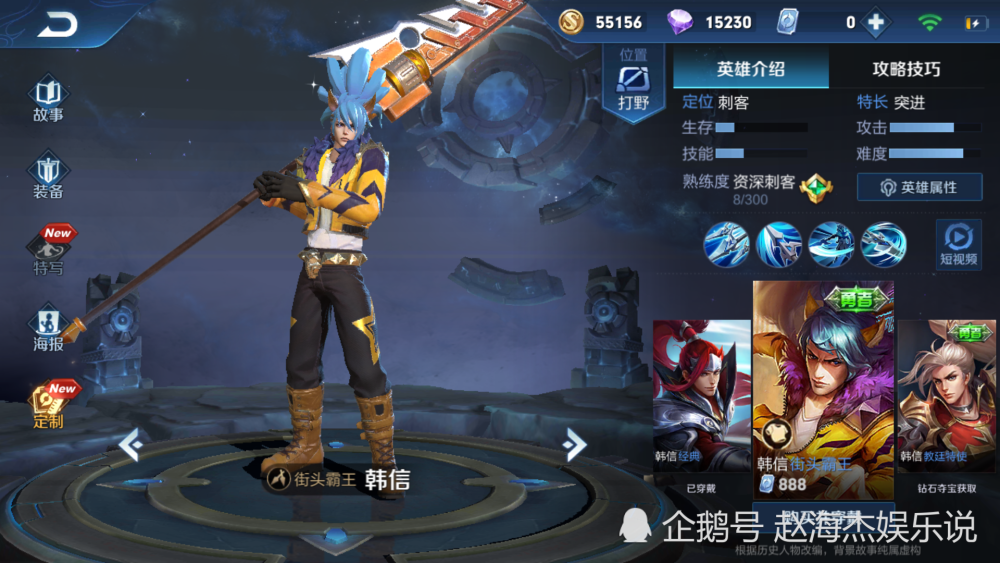This screenshot has height=563, width=1000.
Task: Open the 定制 customization menu
Action: coord(48,406)
